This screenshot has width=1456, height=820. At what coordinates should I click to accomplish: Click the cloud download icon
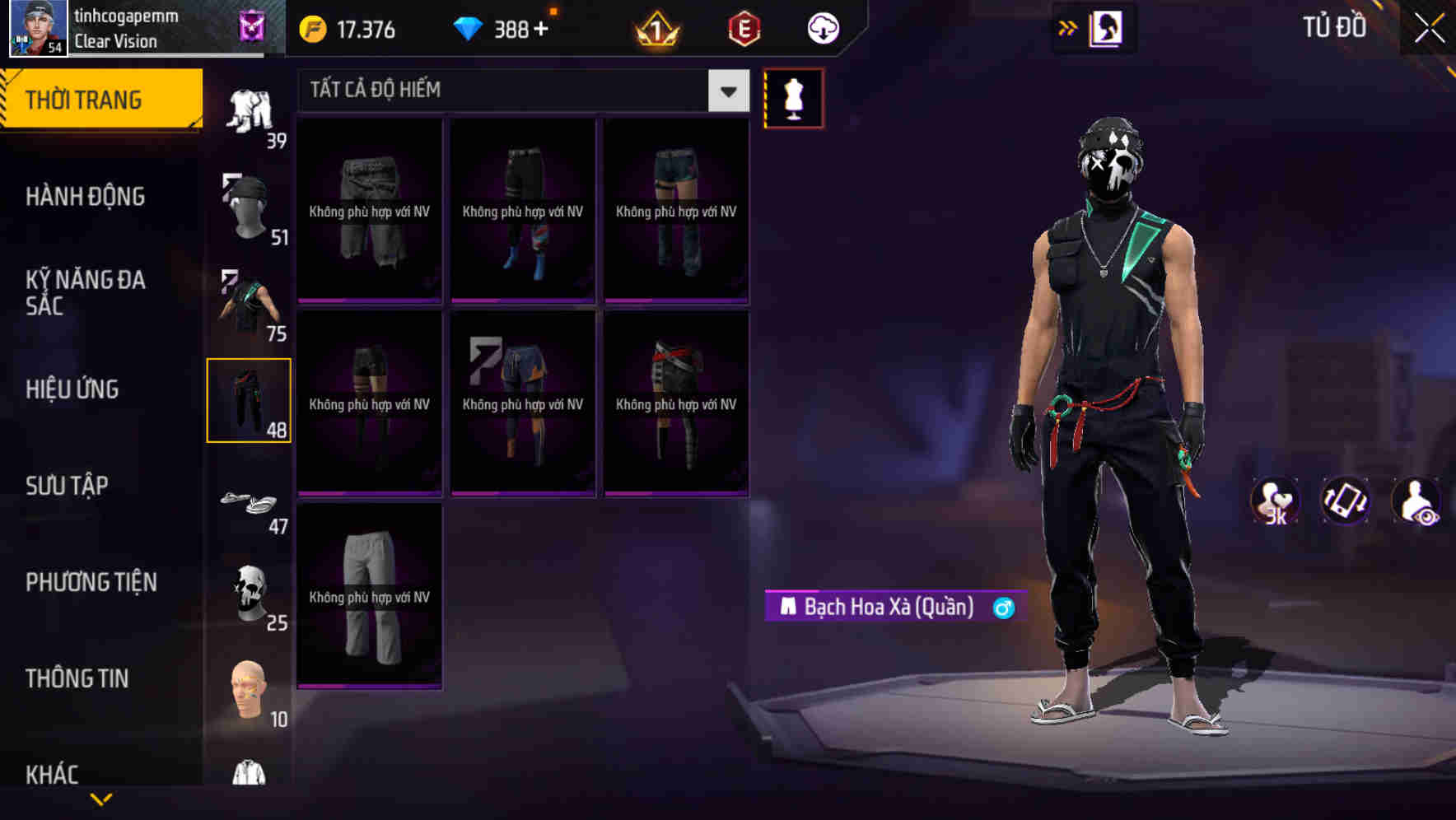(x=820, y=29)
